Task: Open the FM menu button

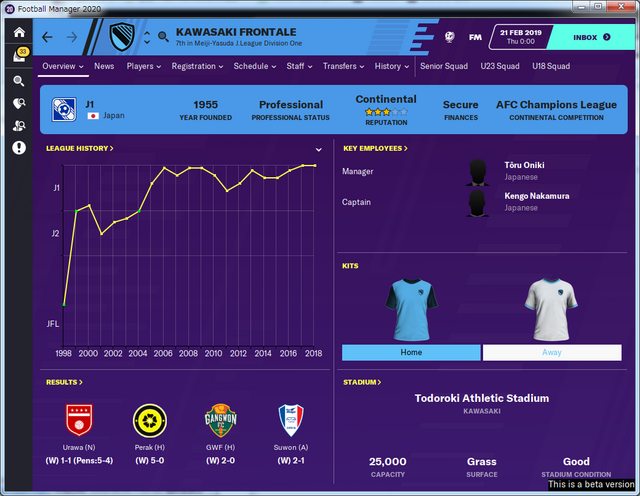Action: [x=475, y=37]
